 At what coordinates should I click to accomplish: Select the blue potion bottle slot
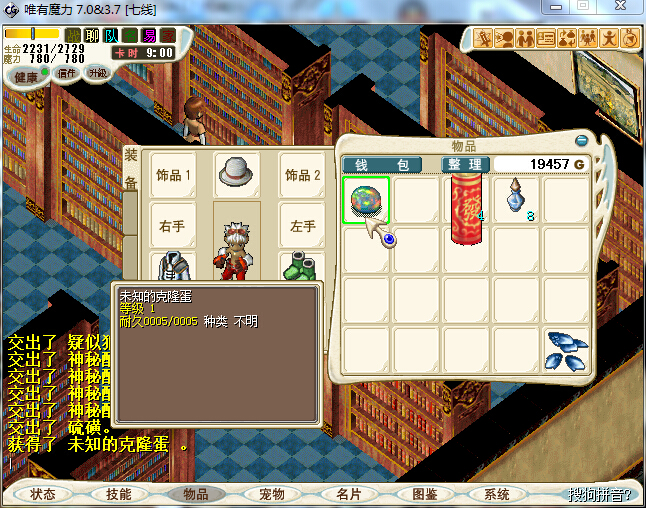(x=517, y=199)
